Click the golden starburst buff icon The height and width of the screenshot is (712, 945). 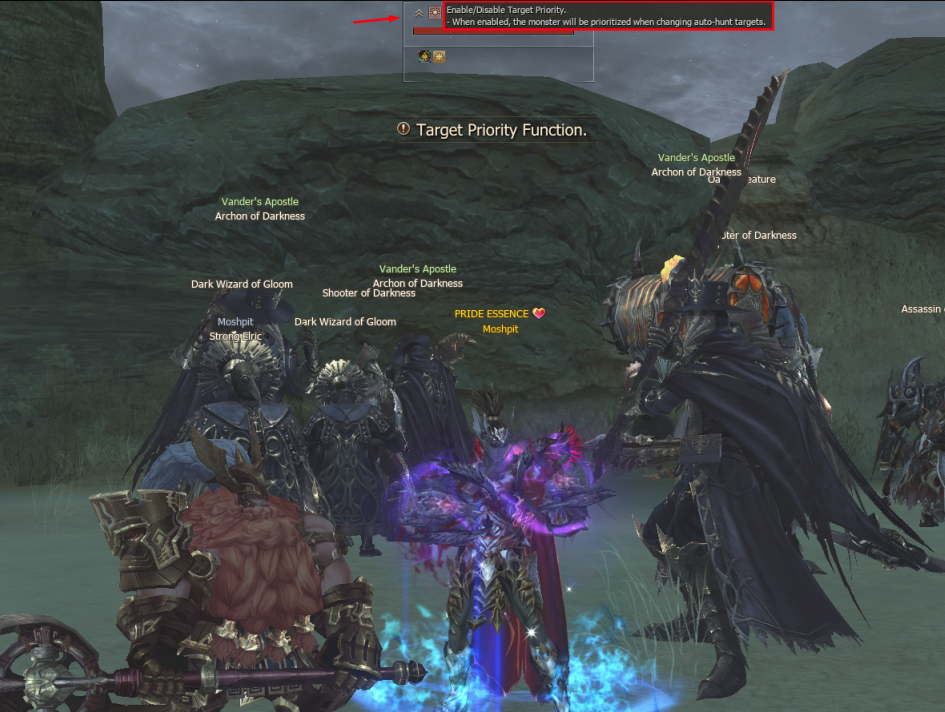tap(439, 56)
